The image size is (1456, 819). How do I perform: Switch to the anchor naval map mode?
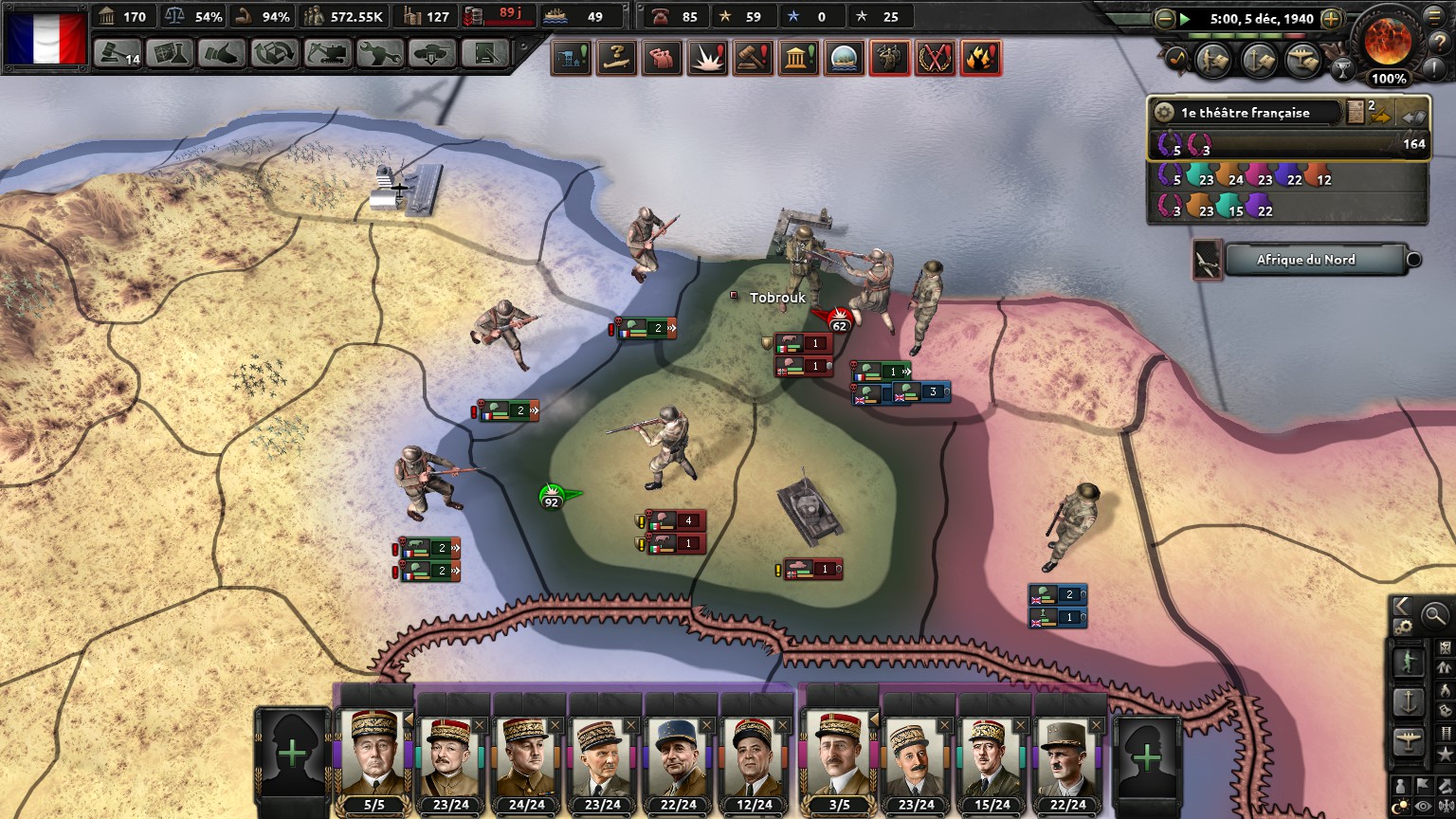click(1409, 701)
